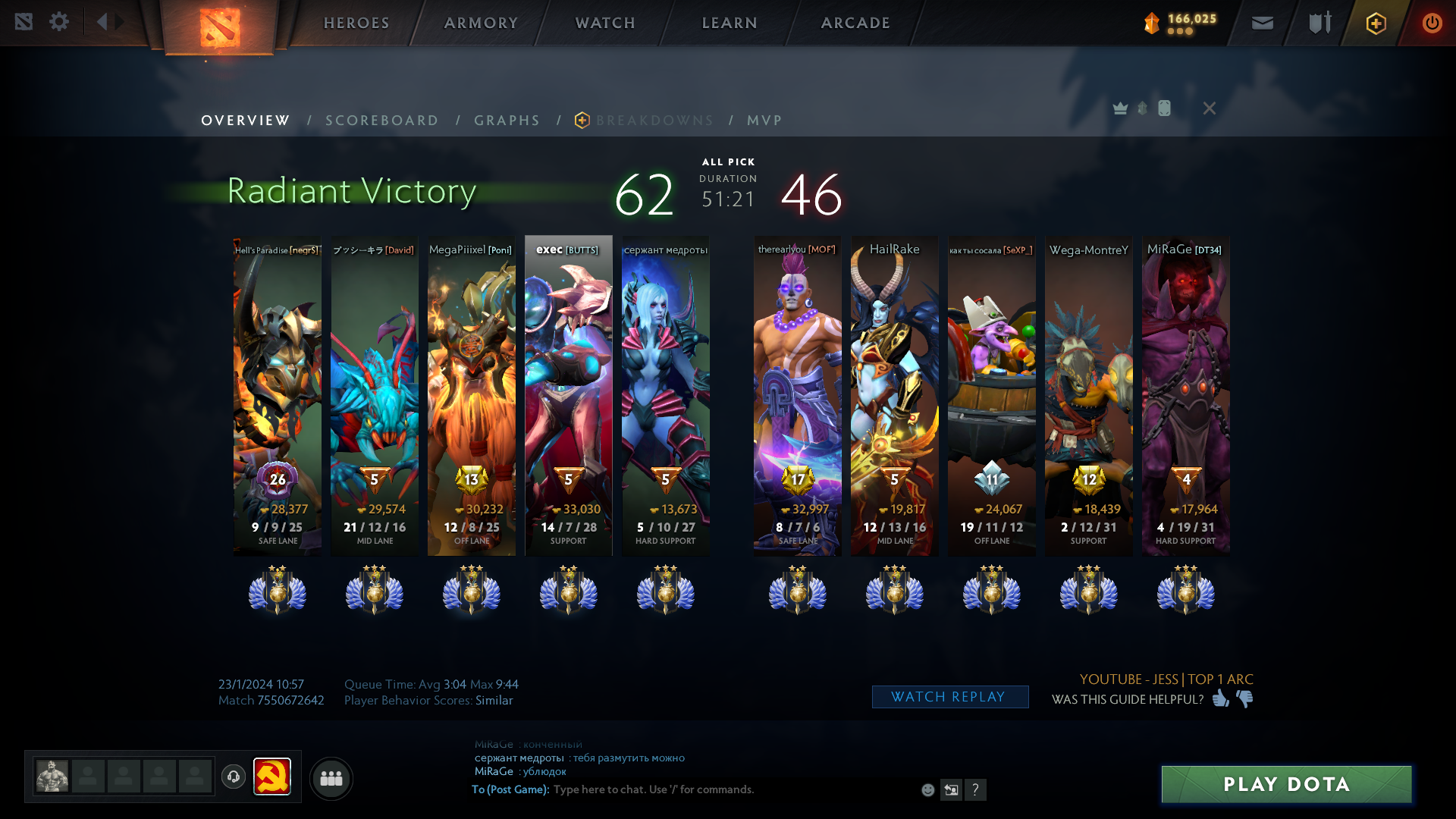
Task: Open the Arcade section
Action: point(855,23)
